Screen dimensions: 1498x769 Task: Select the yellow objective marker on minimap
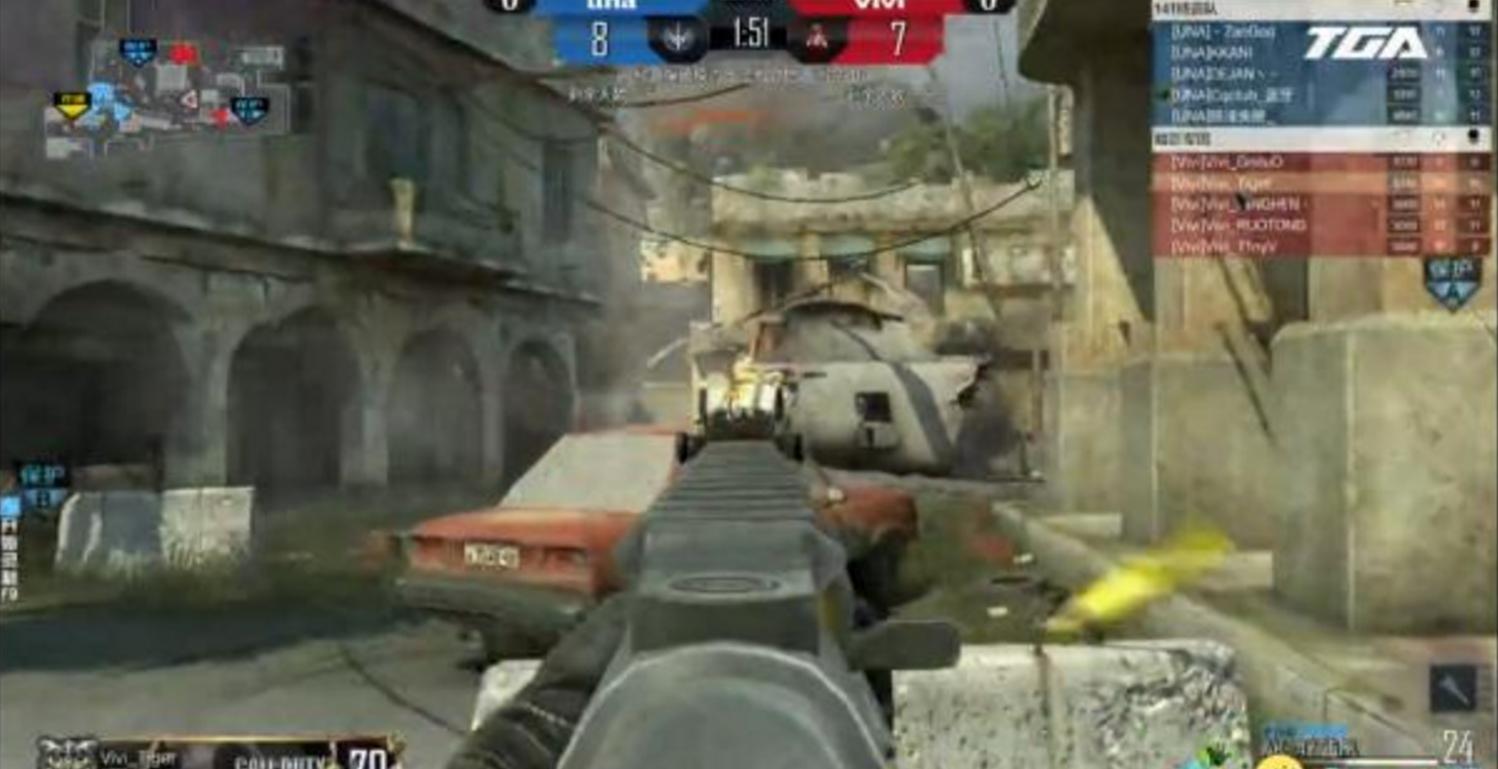coord(71,103)
